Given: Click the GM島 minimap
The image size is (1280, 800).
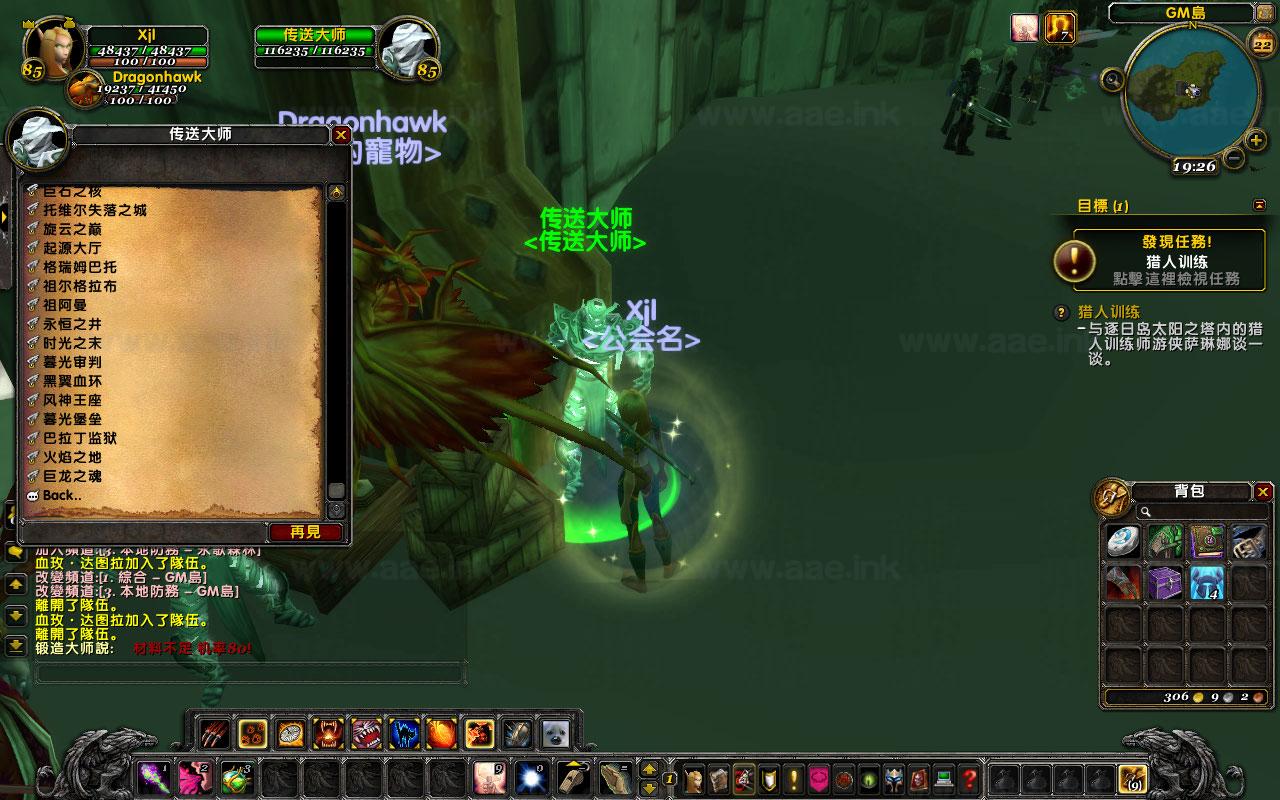Looking at the screenshot, I should tap(1190, 90).
